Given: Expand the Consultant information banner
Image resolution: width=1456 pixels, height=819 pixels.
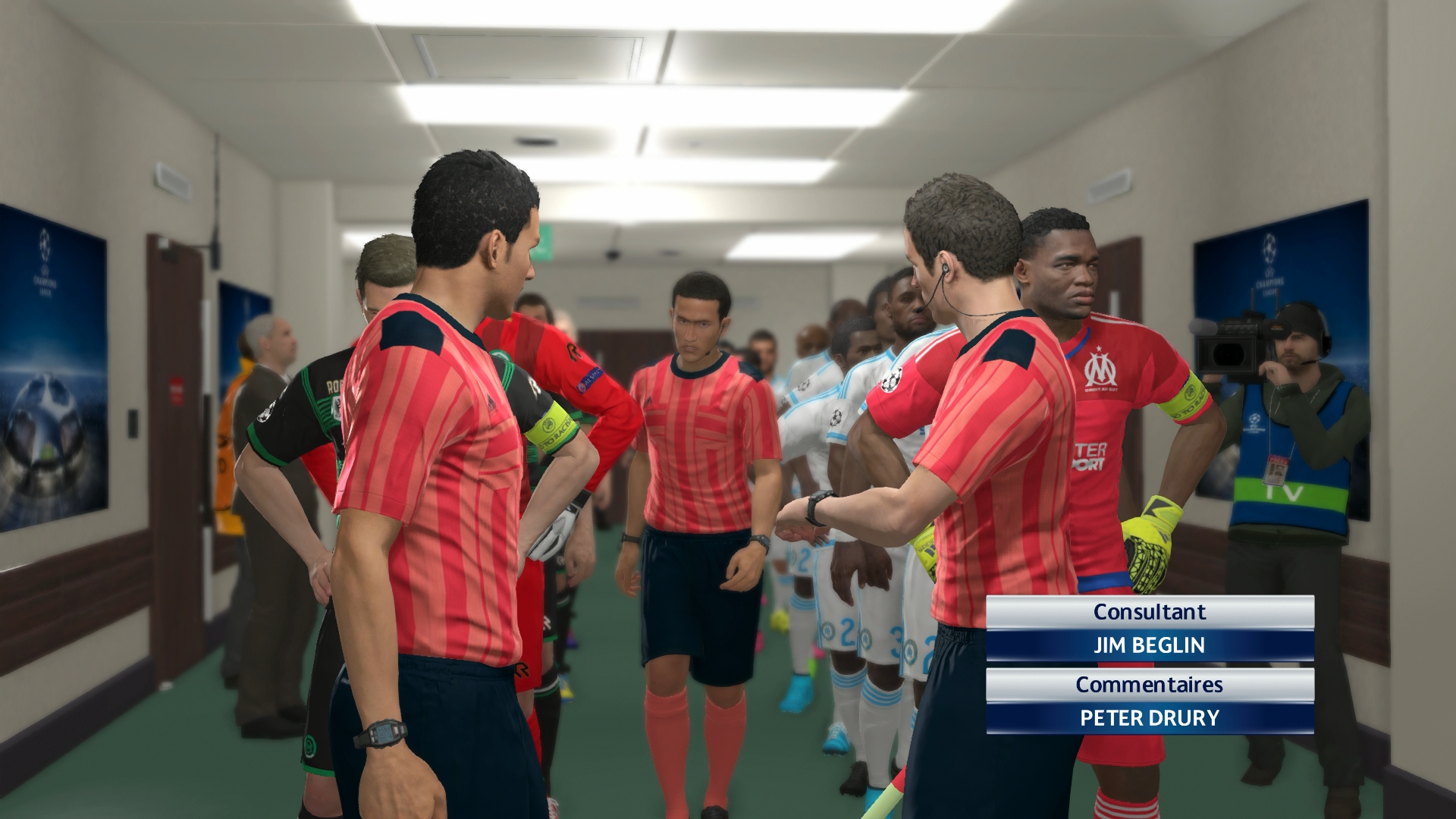Looking at the screenshot, I should point(1150,611).
